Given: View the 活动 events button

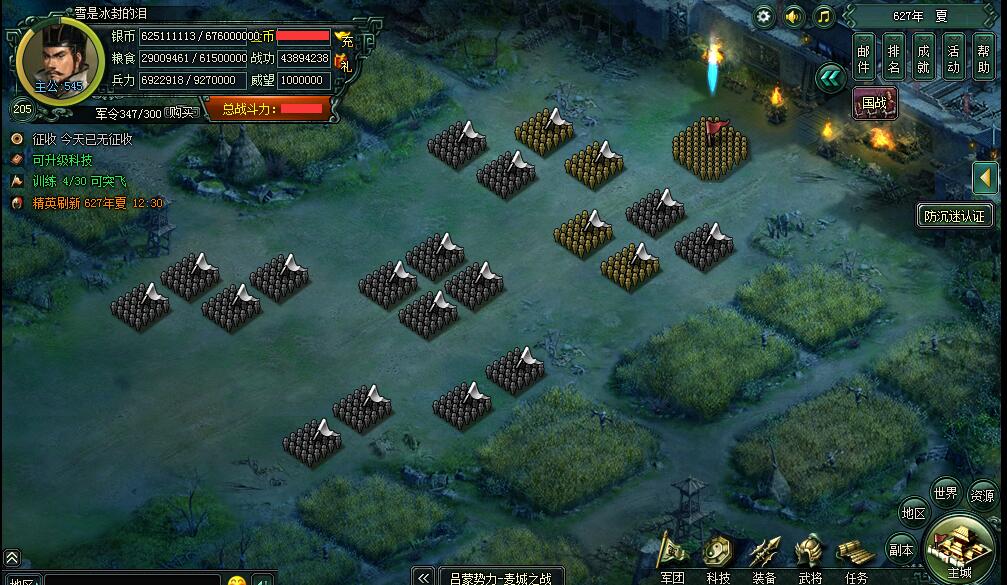Looking at the screenshot, I should (953, 58).
